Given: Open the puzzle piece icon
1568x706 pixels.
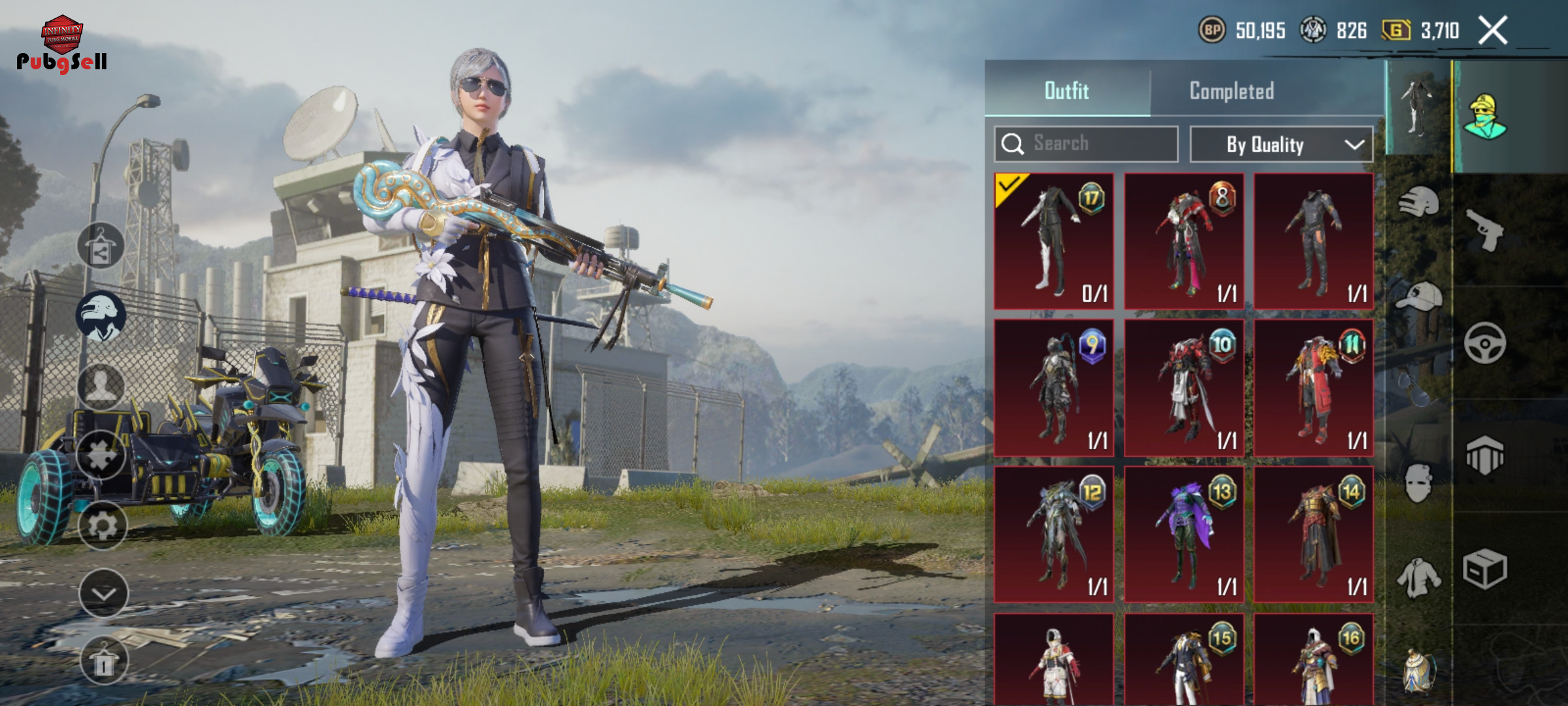Looking at the screenshot, I should coord(101,455).
